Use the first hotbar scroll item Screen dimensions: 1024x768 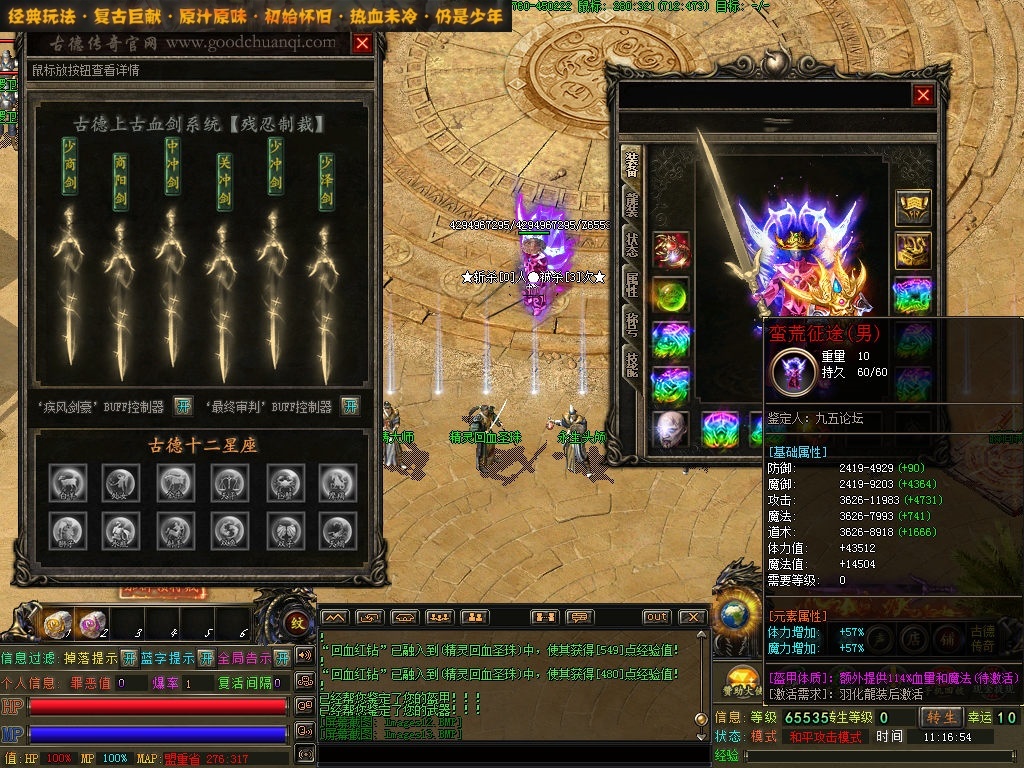point(55,625)
